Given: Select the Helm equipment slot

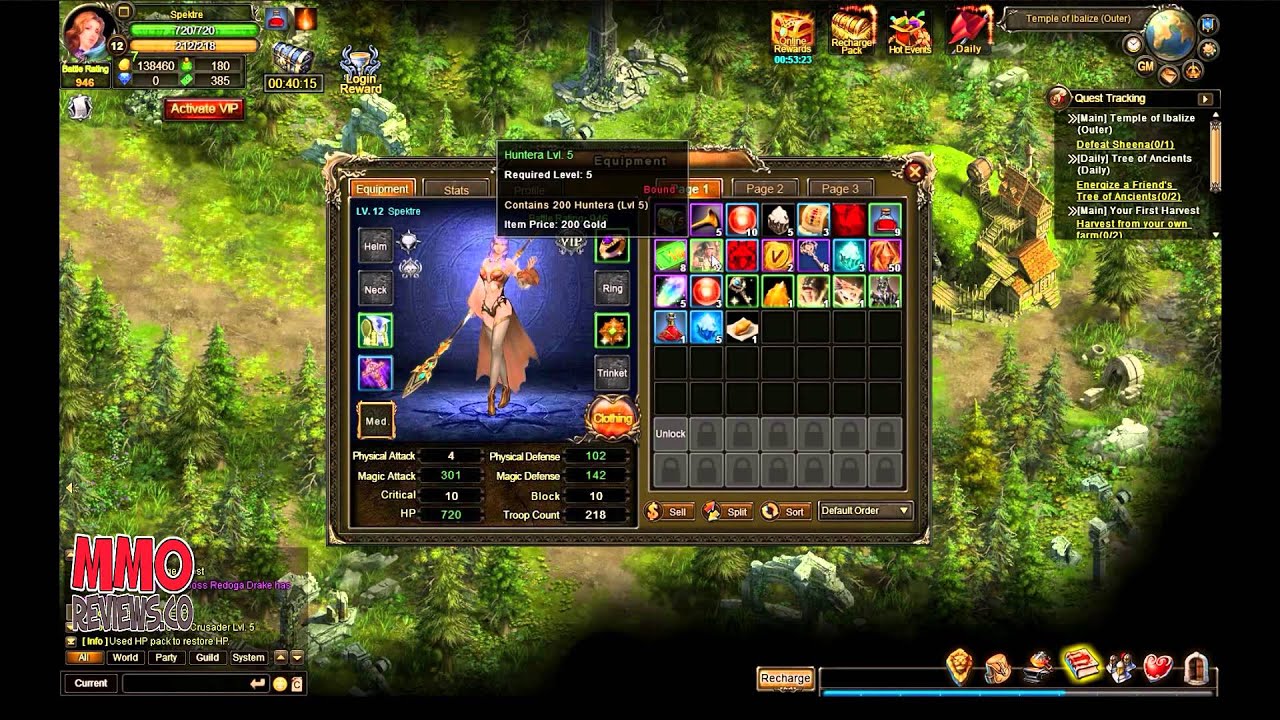Looking at the screenshot, I should coord(375,246).
